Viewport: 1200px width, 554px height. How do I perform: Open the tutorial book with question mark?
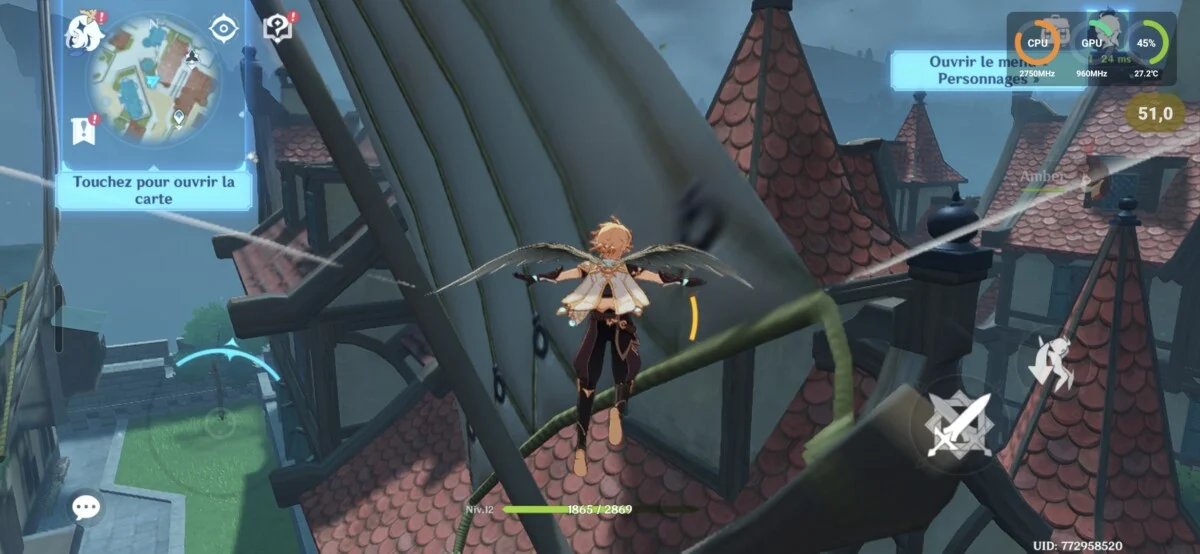277,27
